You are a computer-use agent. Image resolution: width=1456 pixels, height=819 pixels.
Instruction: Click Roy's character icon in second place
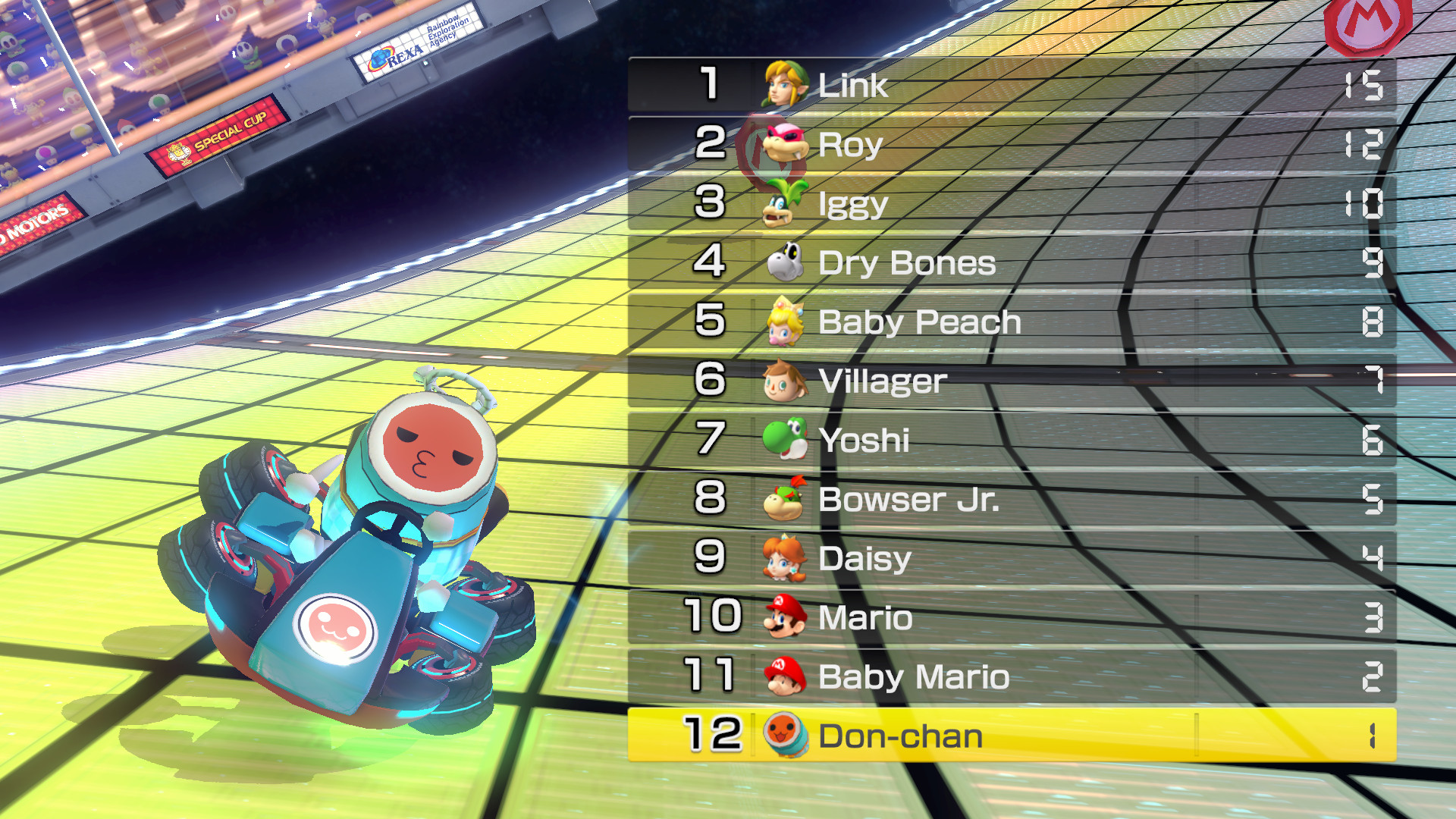781,144
